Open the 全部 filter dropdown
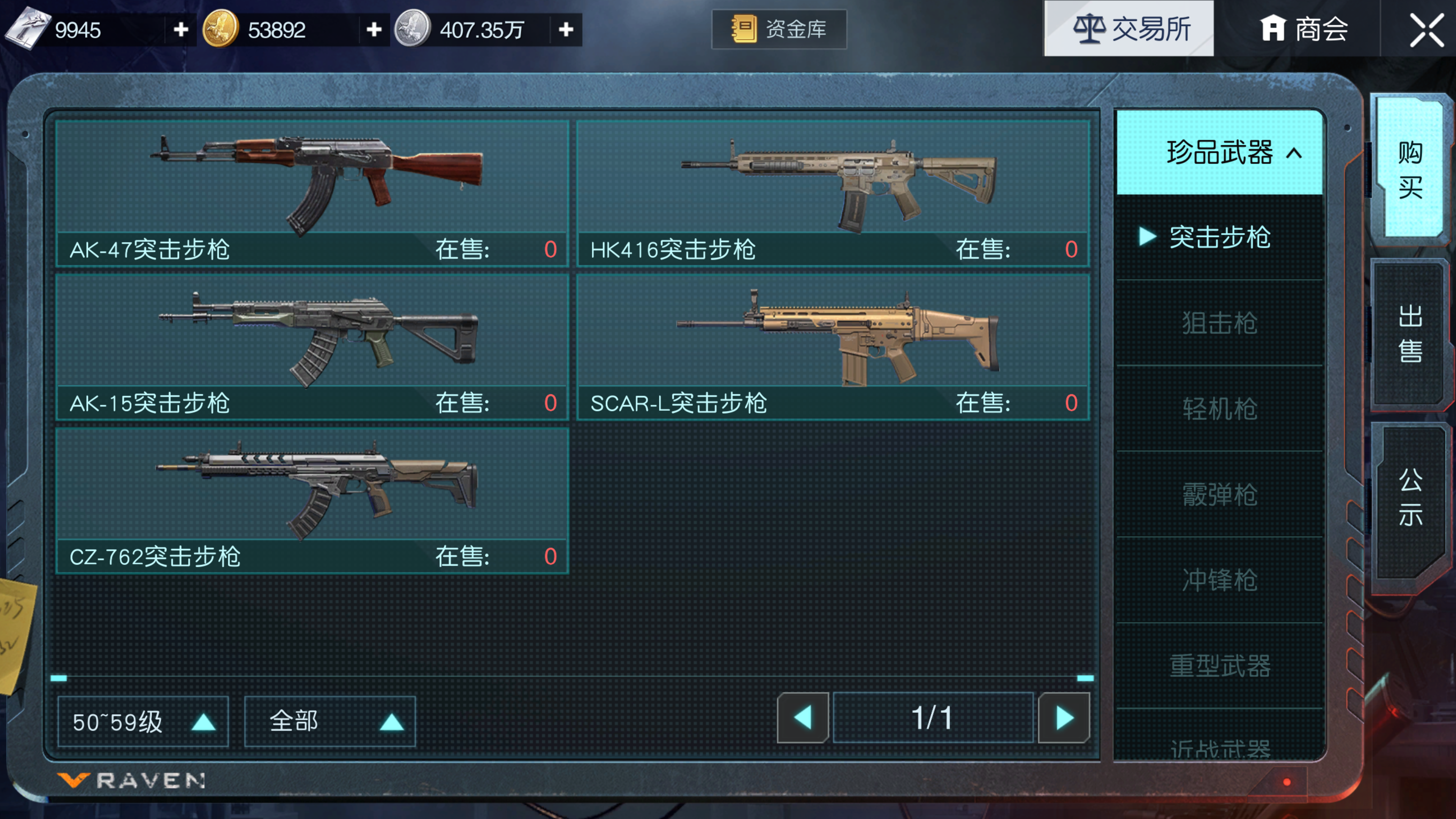This screenshot has width=1456, height=819. 330,722
